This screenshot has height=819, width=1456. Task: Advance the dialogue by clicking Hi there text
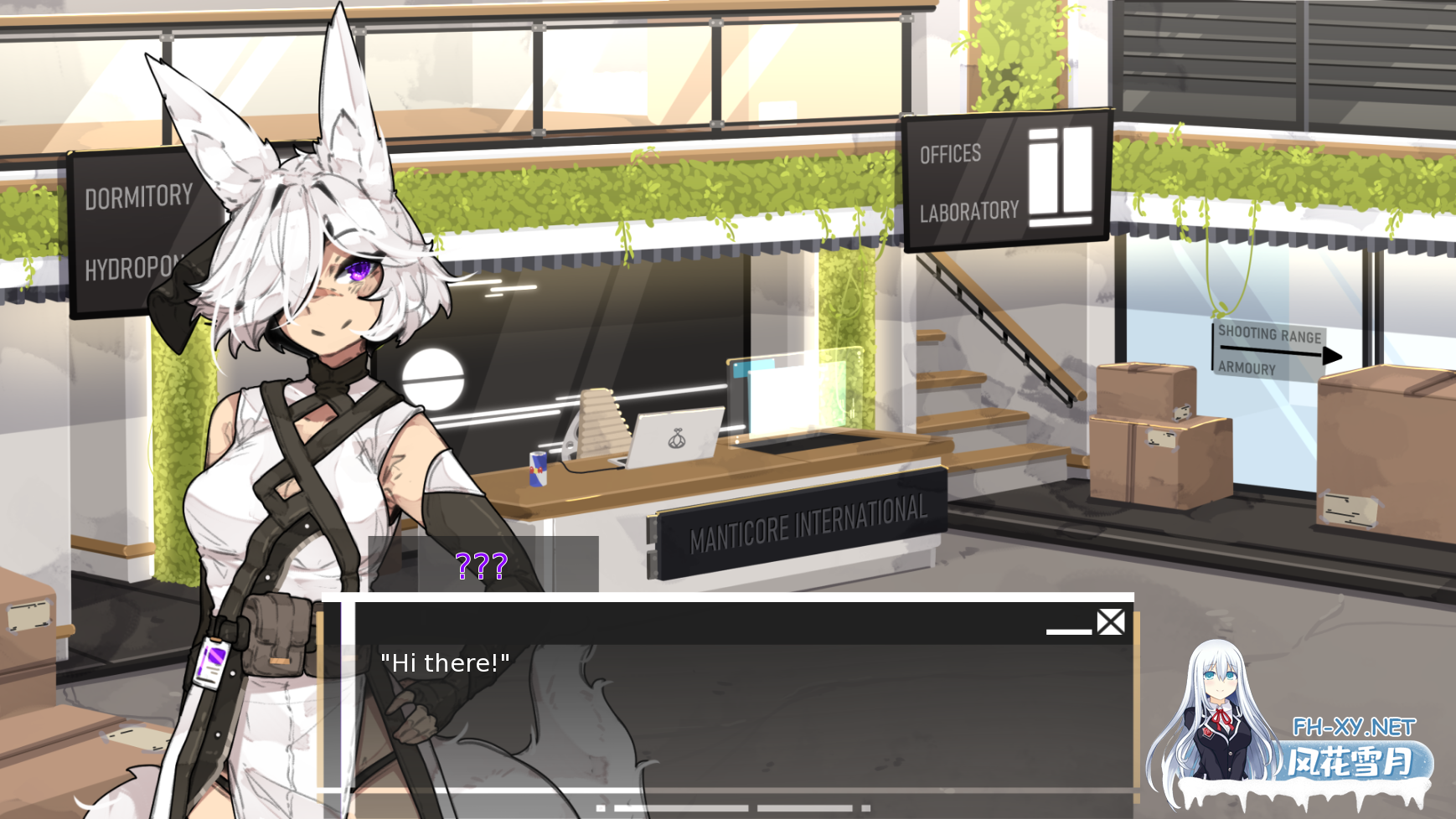click(445, 662)
